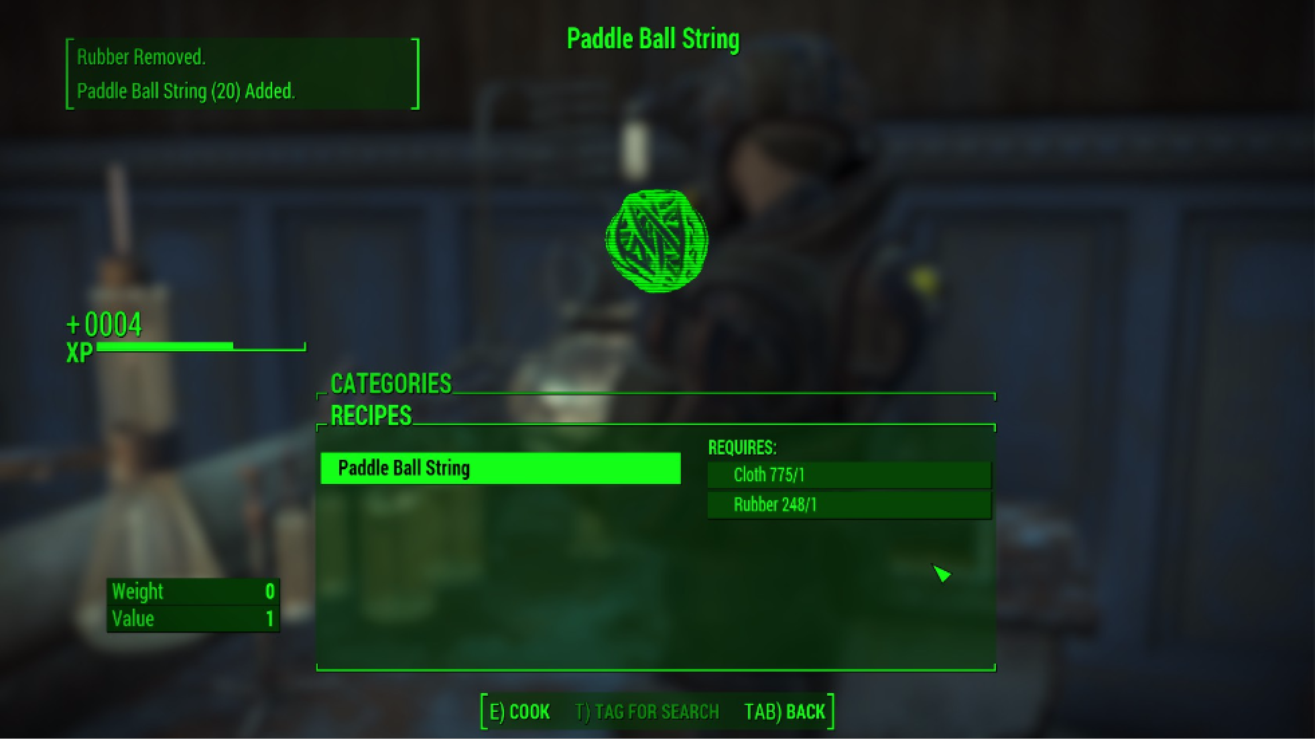Select the Rubber 248/1 requirement row

pyautogui.click(x=848, y=505)
